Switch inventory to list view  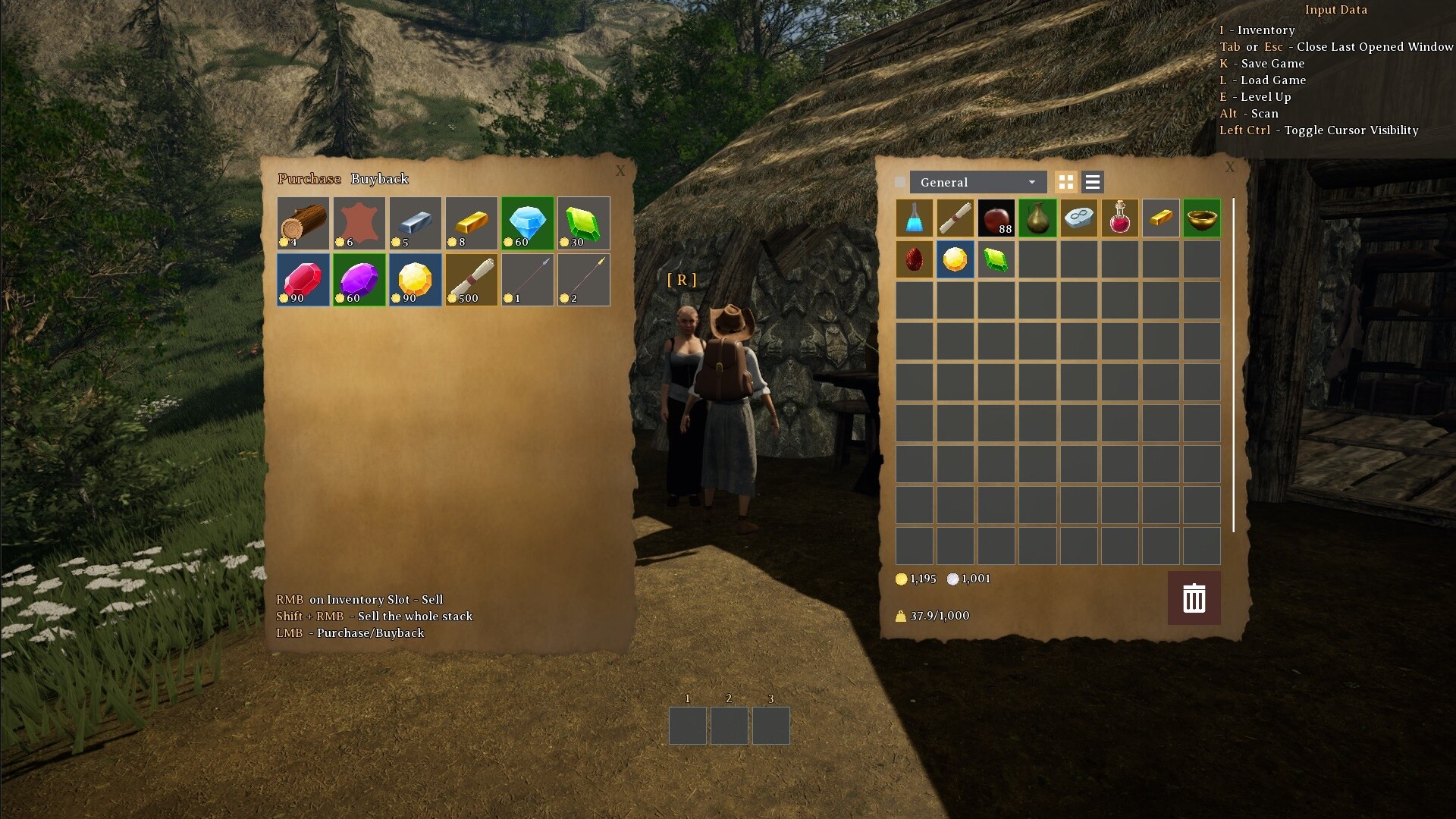[1092, 182]
